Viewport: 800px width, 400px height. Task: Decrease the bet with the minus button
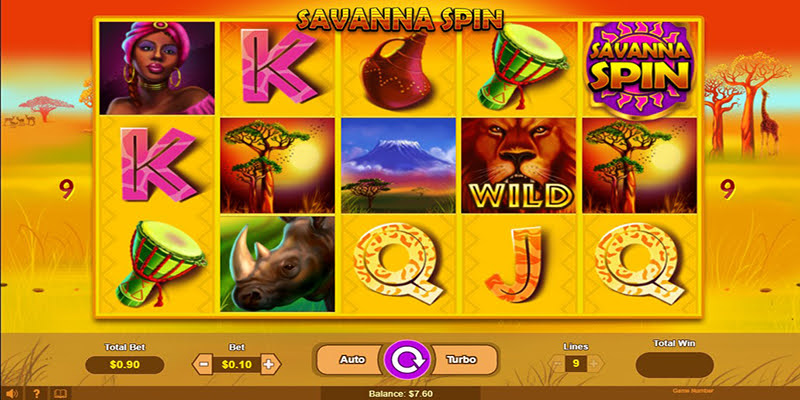(203, 365)
